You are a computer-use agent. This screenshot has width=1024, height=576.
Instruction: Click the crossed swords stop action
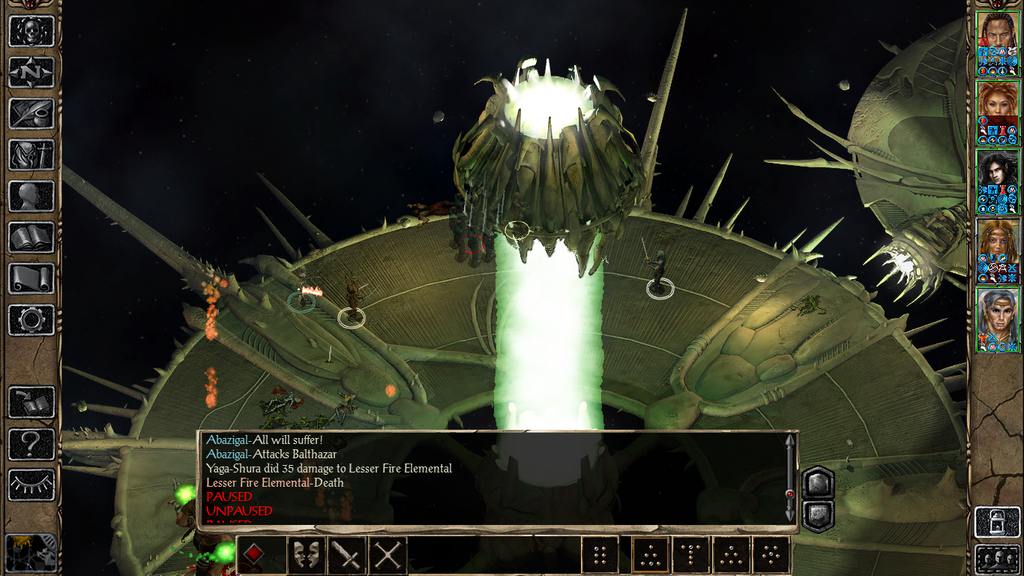(388, 555)
